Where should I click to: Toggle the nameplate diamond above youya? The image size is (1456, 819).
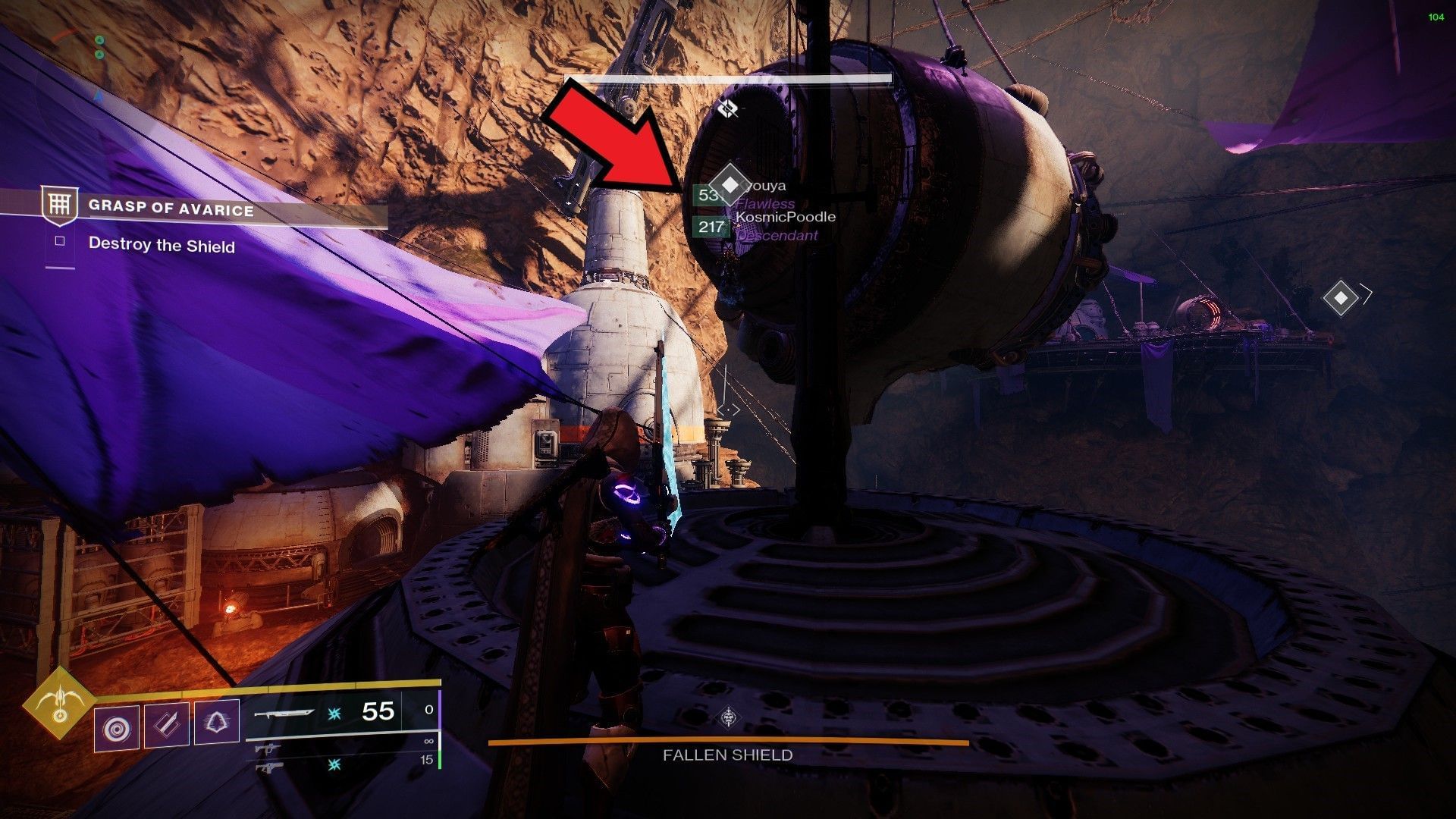click(x=731, y=184)
